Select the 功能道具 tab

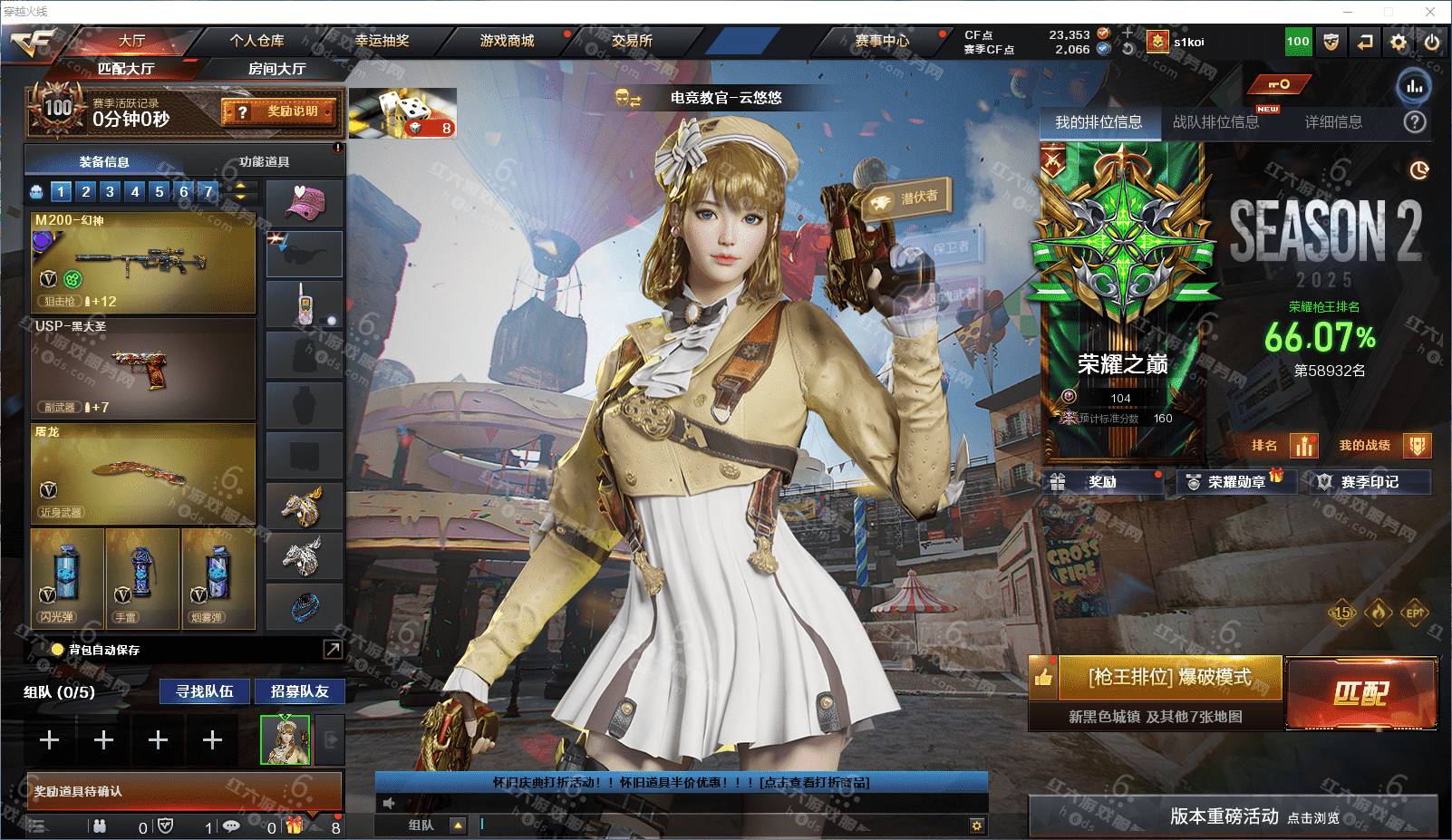(x=264, y=162)
